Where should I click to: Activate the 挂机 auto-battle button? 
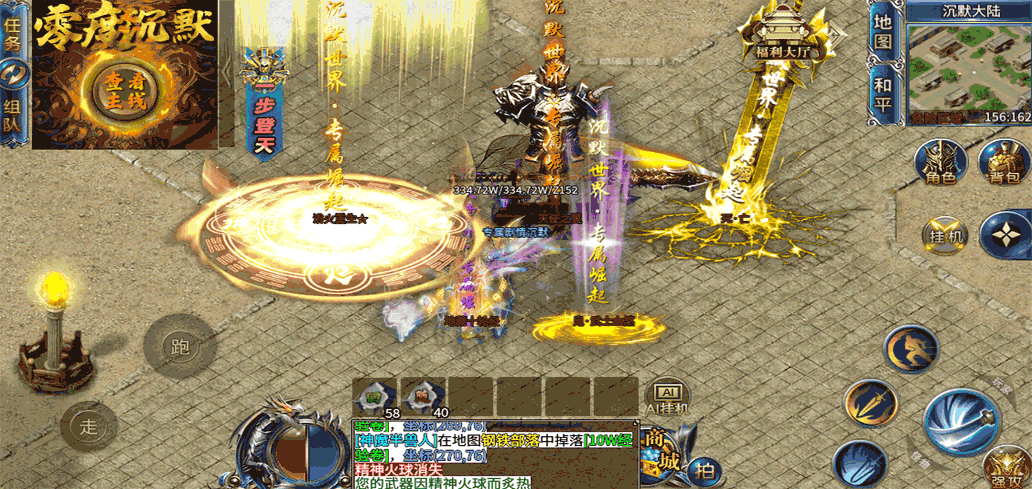tap(944, 234)
